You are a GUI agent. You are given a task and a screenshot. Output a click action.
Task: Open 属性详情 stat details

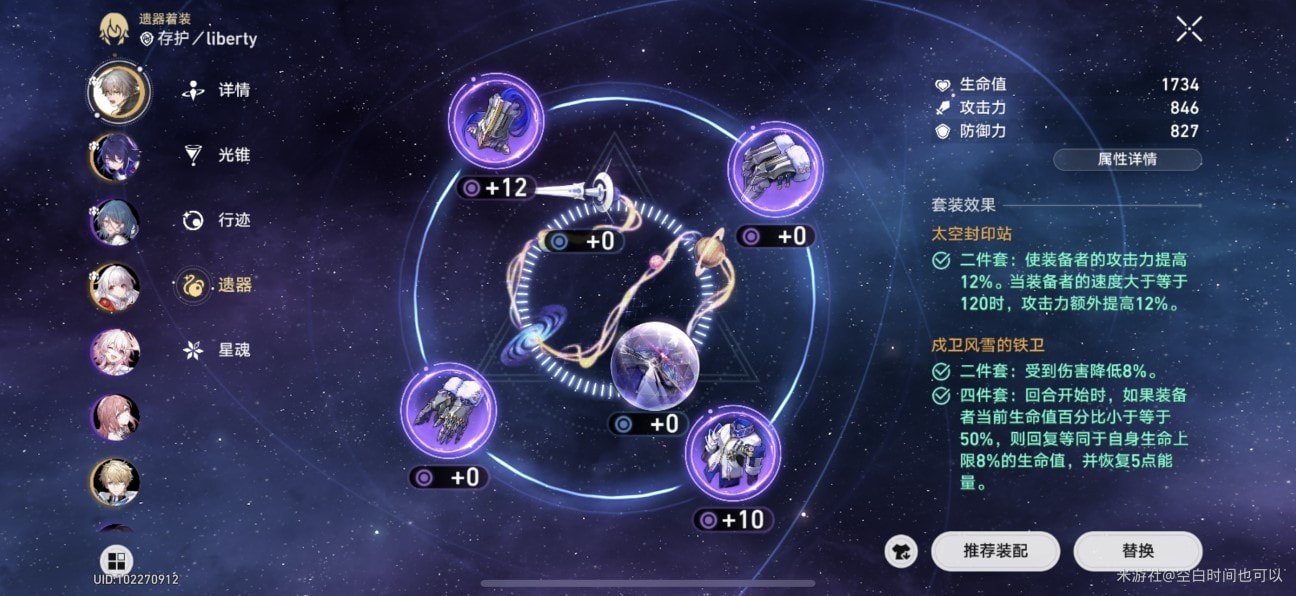tap(1127, 160)
